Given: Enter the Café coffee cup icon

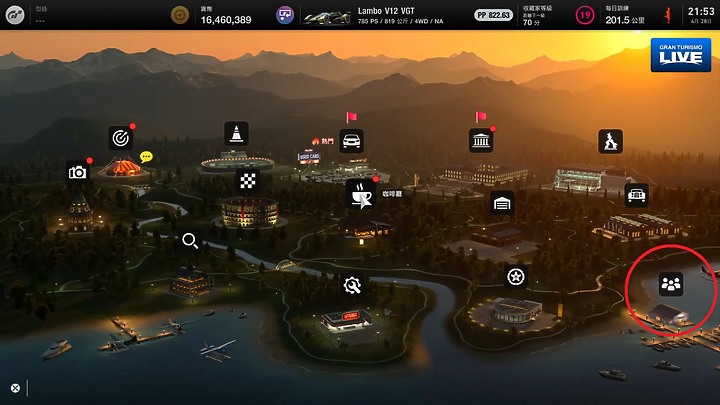Looking at the screenshot, I should pyautogui.click(x=360, y=193).
